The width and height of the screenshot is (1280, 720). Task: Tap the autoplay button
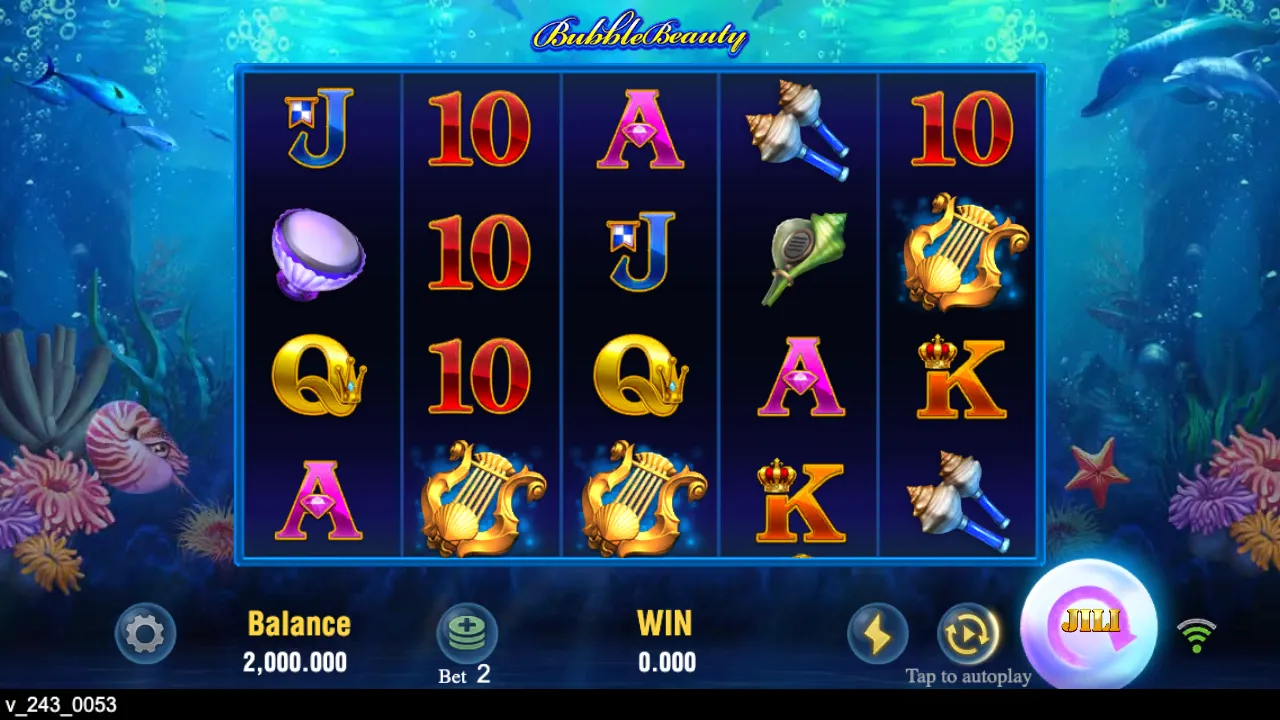pyautogui.click(x=967, y=633)
